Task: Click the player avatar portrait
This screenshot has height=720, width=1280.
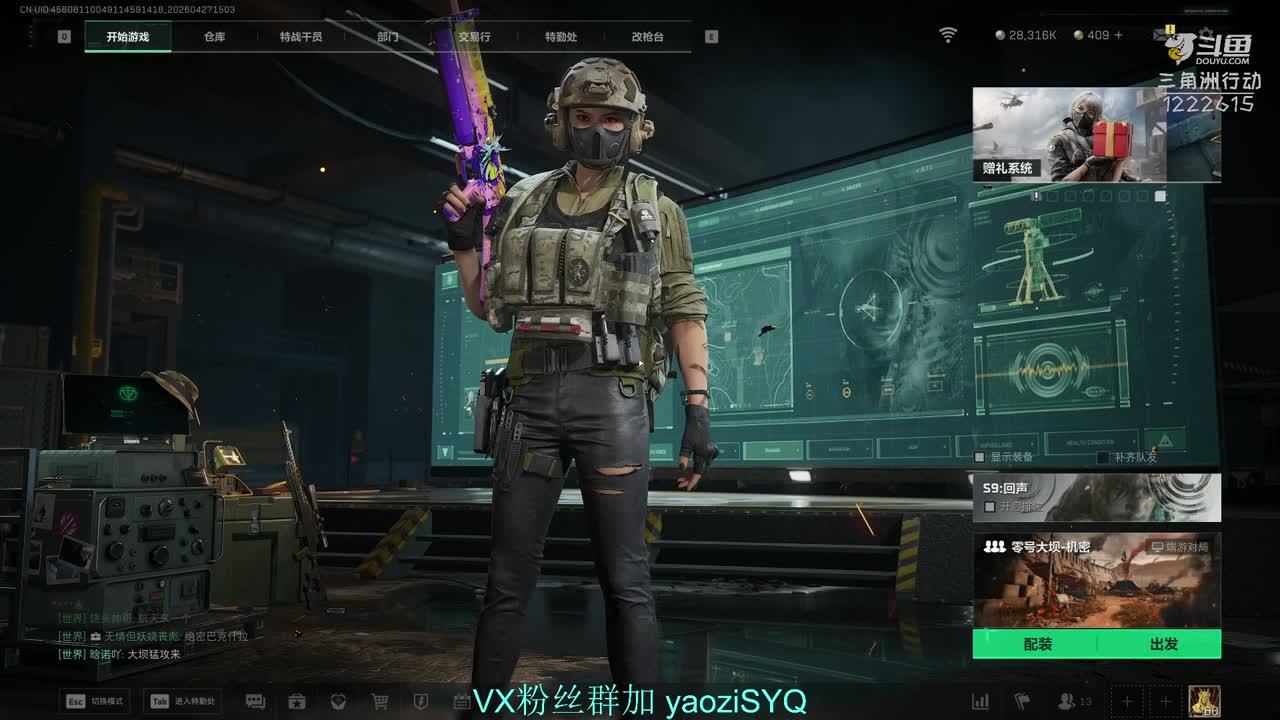Action: pyautogui.click(x=1204, y=701)
